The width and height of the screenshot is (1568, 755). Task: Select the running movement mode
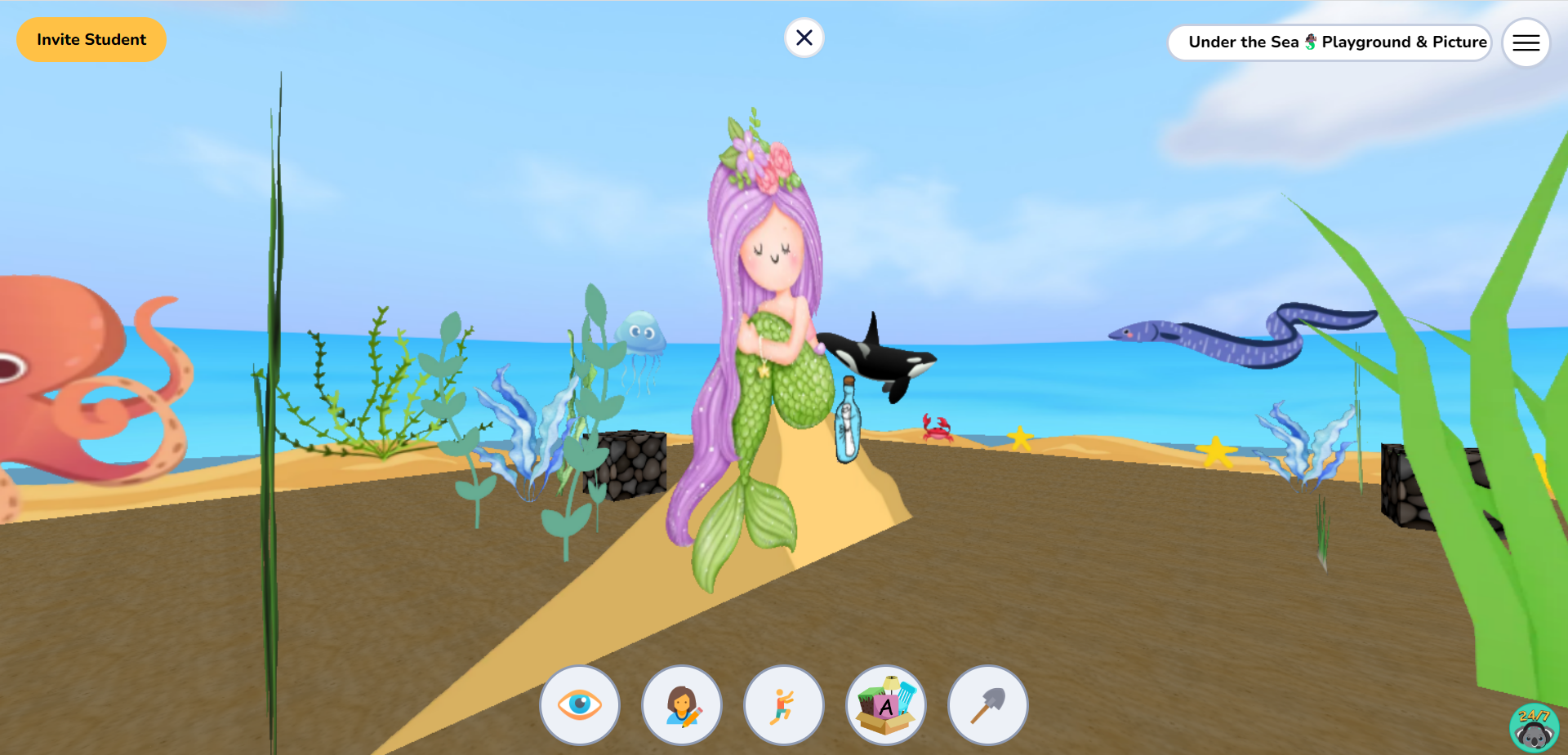(783, 704)
